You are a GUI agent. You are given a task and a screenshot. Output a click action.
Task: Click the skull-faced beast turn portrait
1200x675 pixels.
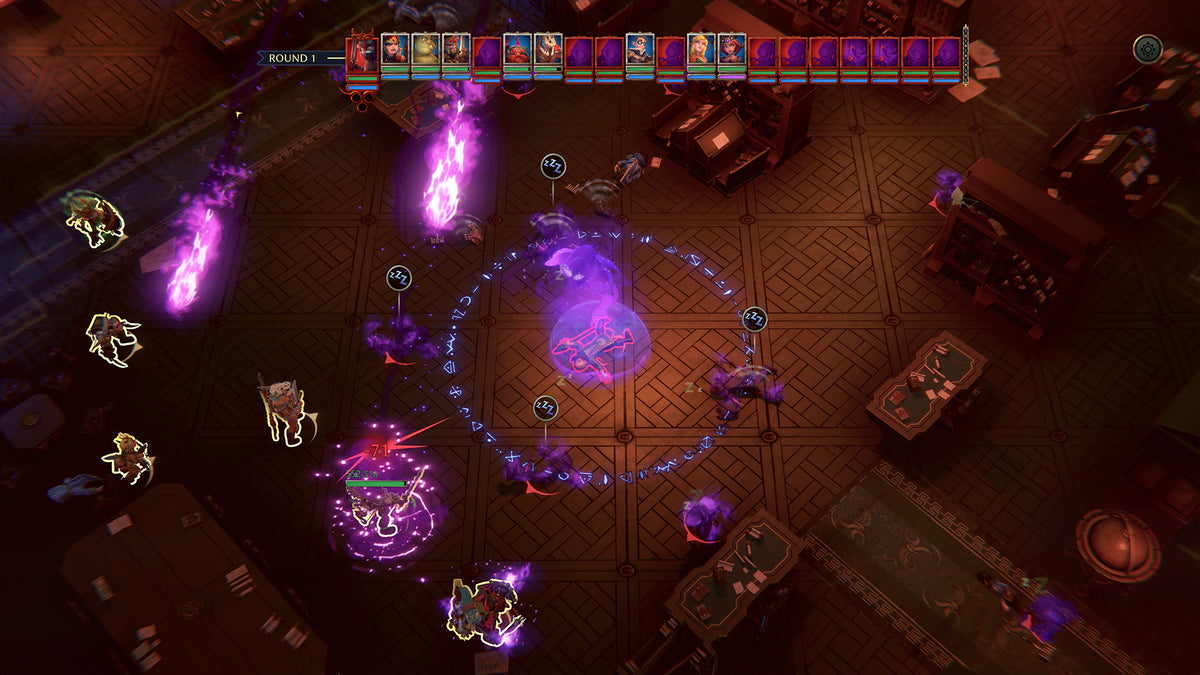pos(548,49)
